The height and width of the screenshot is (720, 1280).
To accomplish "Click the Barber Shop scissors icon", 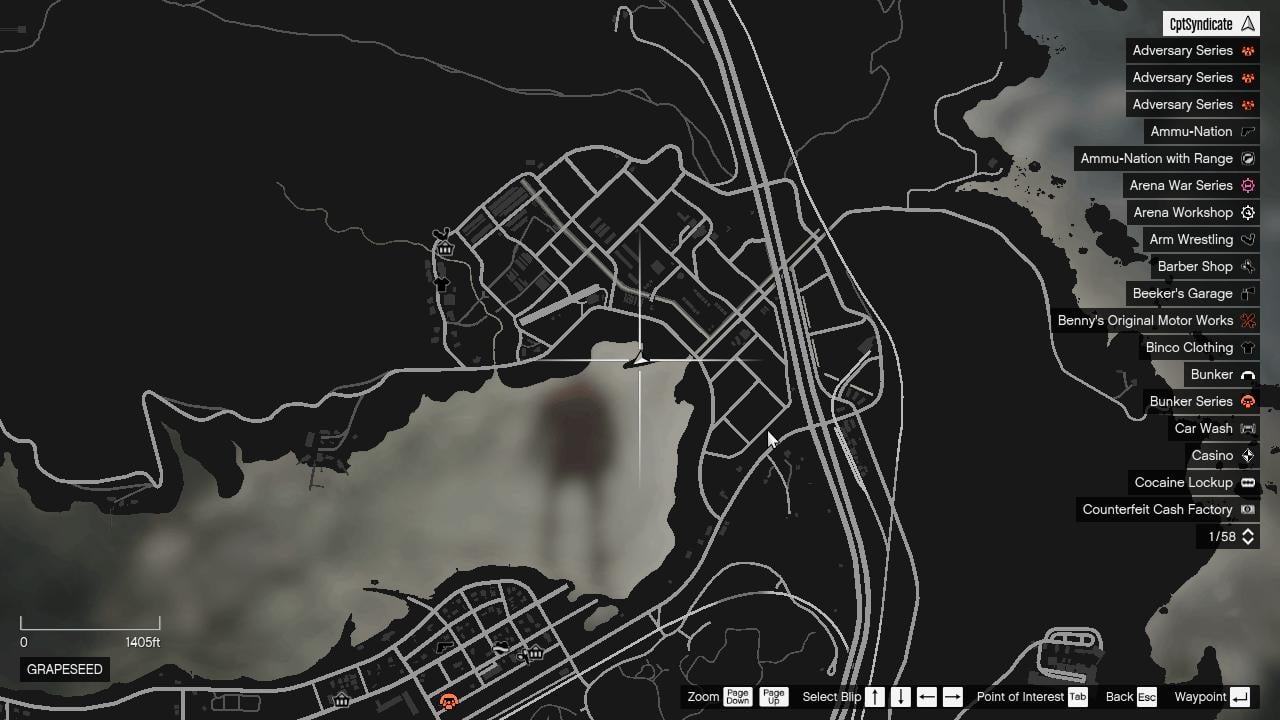I will click(x=1247, y=266).
